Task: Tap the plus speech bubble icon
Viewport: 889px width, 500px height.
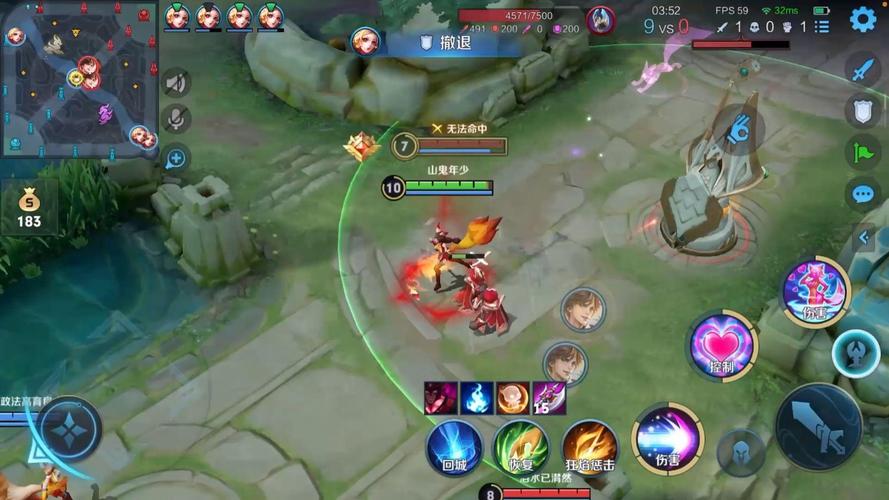Action: 176,157
